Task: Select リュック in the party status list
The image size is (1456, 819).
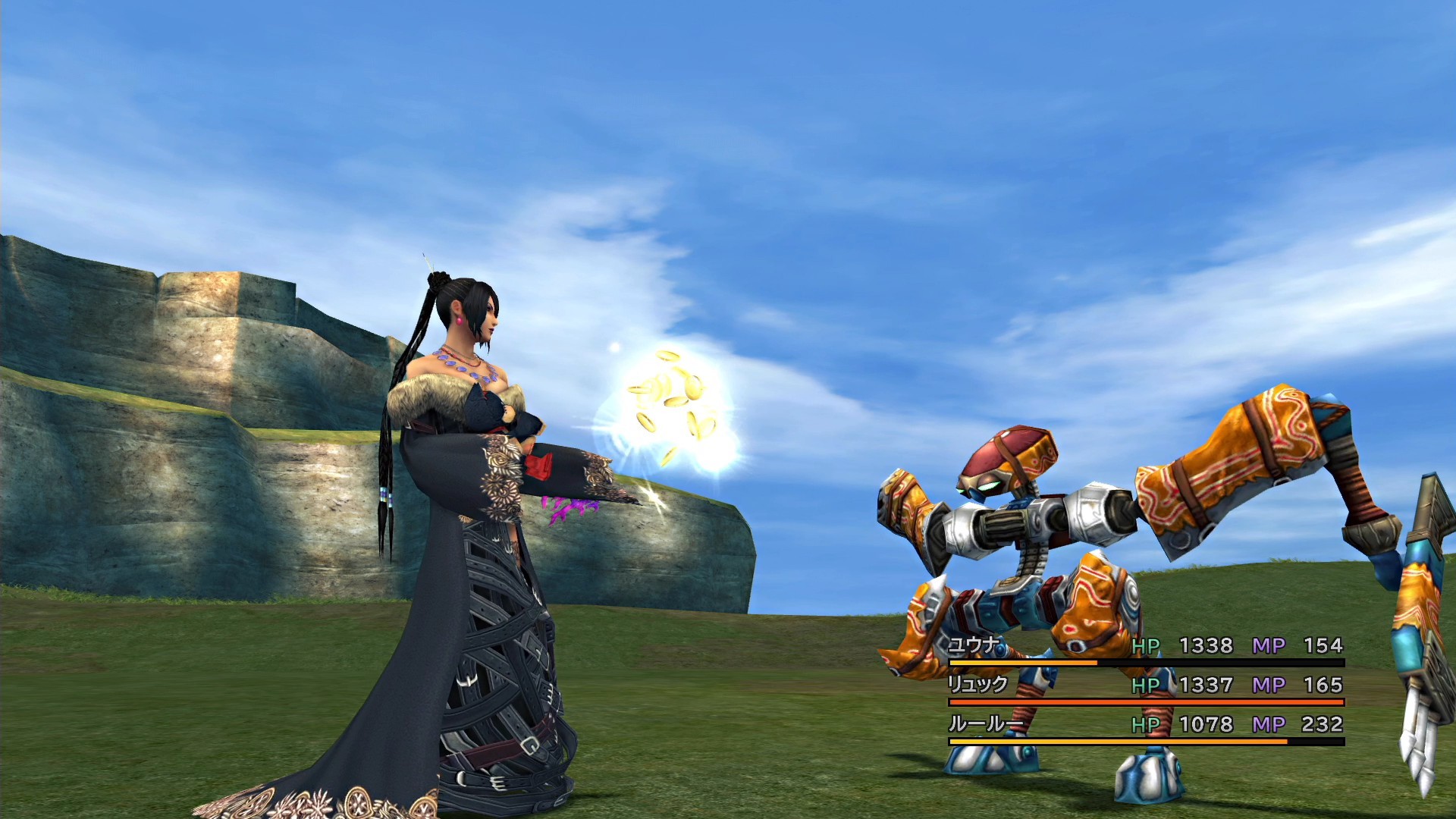Action: (978, 685)
